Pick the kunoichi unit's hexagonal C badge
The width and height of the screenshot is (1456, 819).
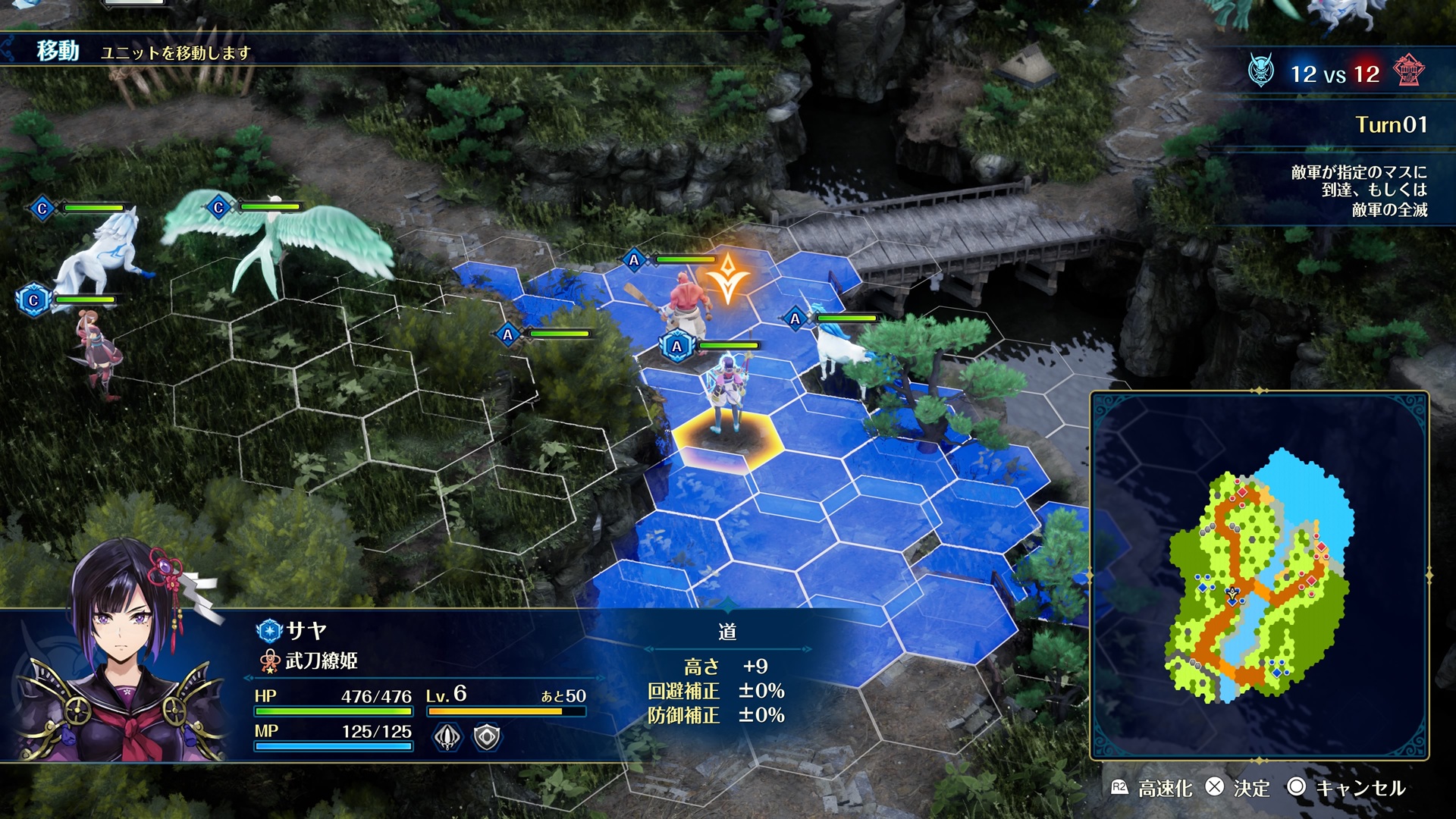(x=33, y=300)
